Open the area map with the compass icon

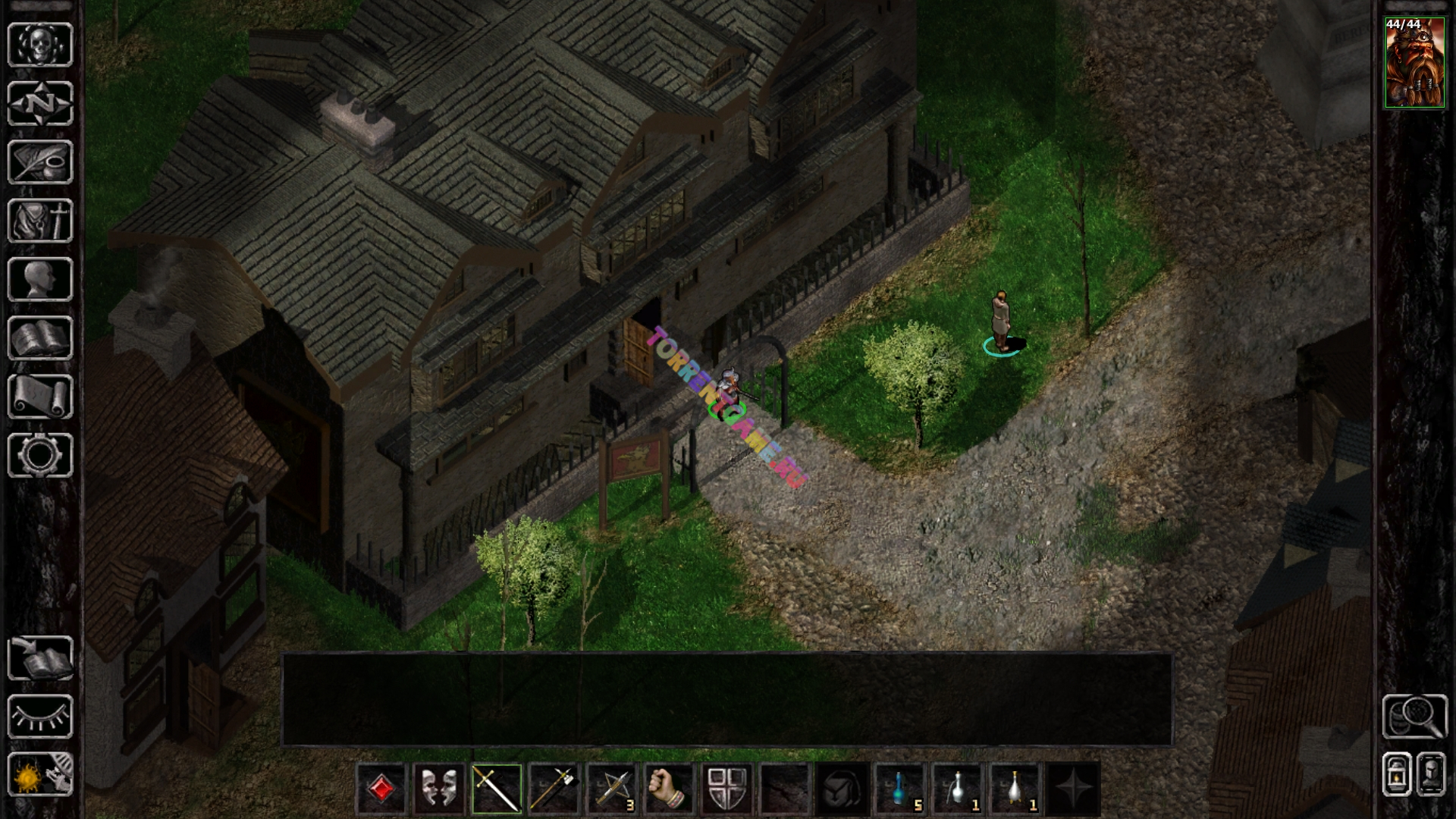pos(40,102)
